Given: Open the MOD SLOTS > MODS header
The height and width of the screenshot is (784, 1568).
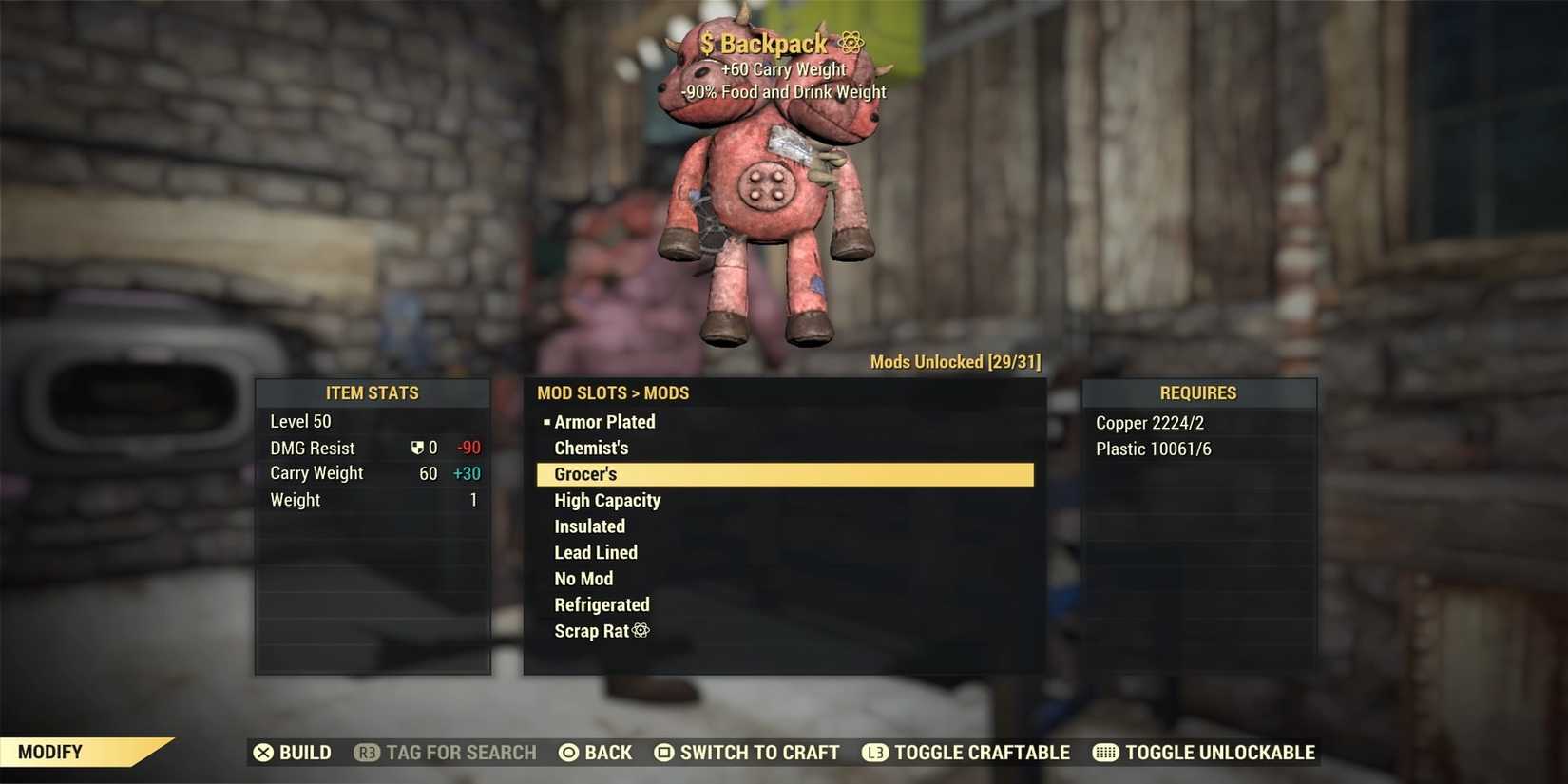Looking at the screenshot, I should [x=613, y=392].
